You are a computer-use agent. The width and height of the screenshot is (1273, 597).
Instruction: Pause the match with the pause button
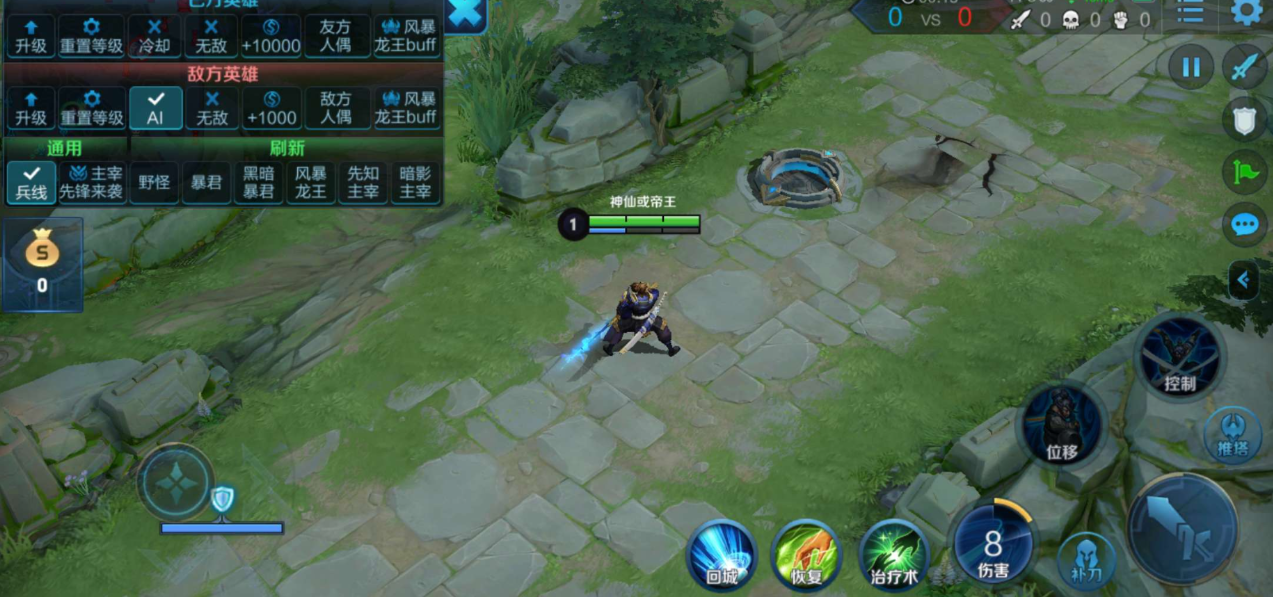coord(1191,68)
